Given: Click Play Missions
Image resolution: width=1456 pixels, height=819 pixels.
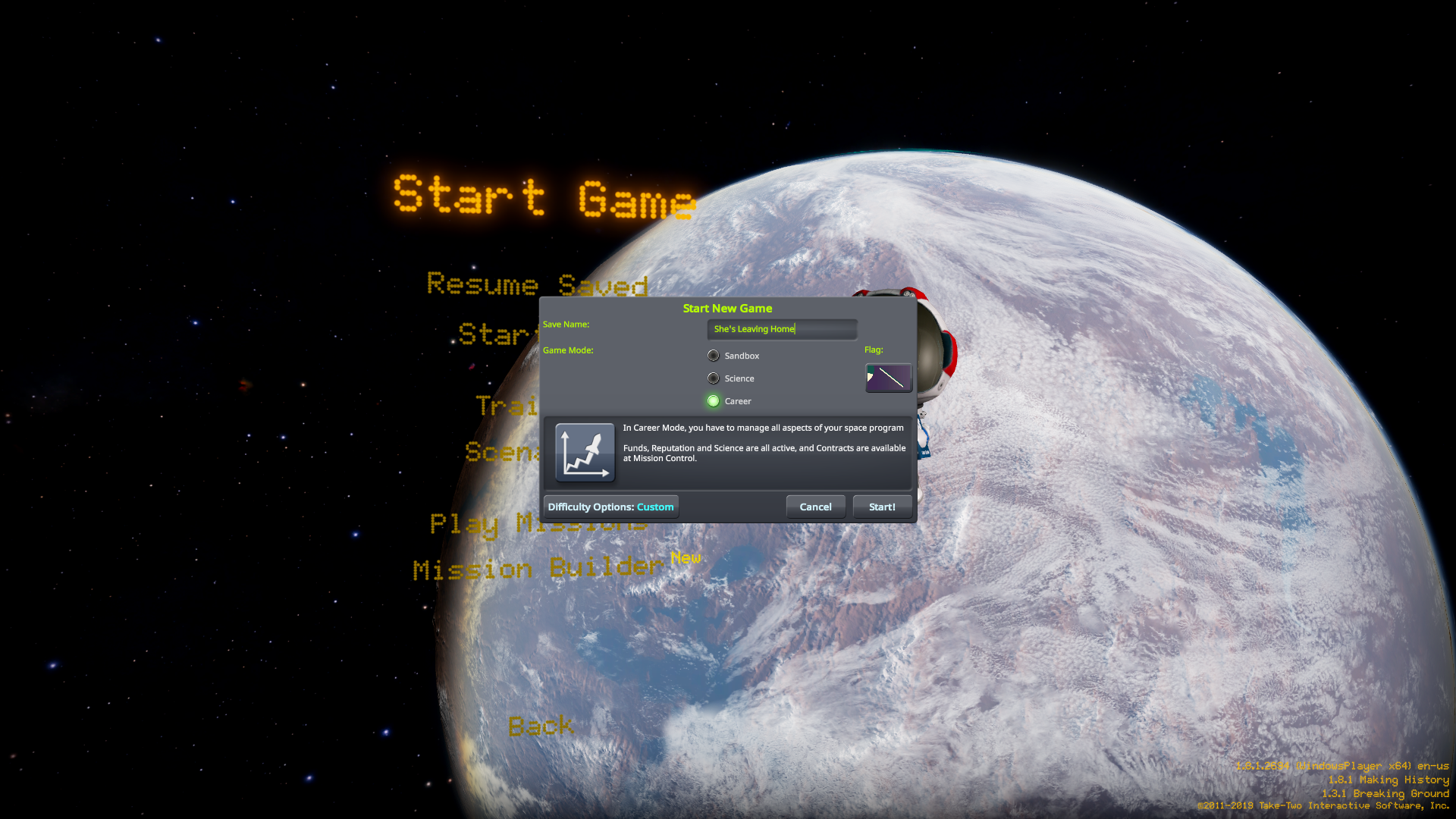Looking at the screenshot, I should click(x=538, y=524).
